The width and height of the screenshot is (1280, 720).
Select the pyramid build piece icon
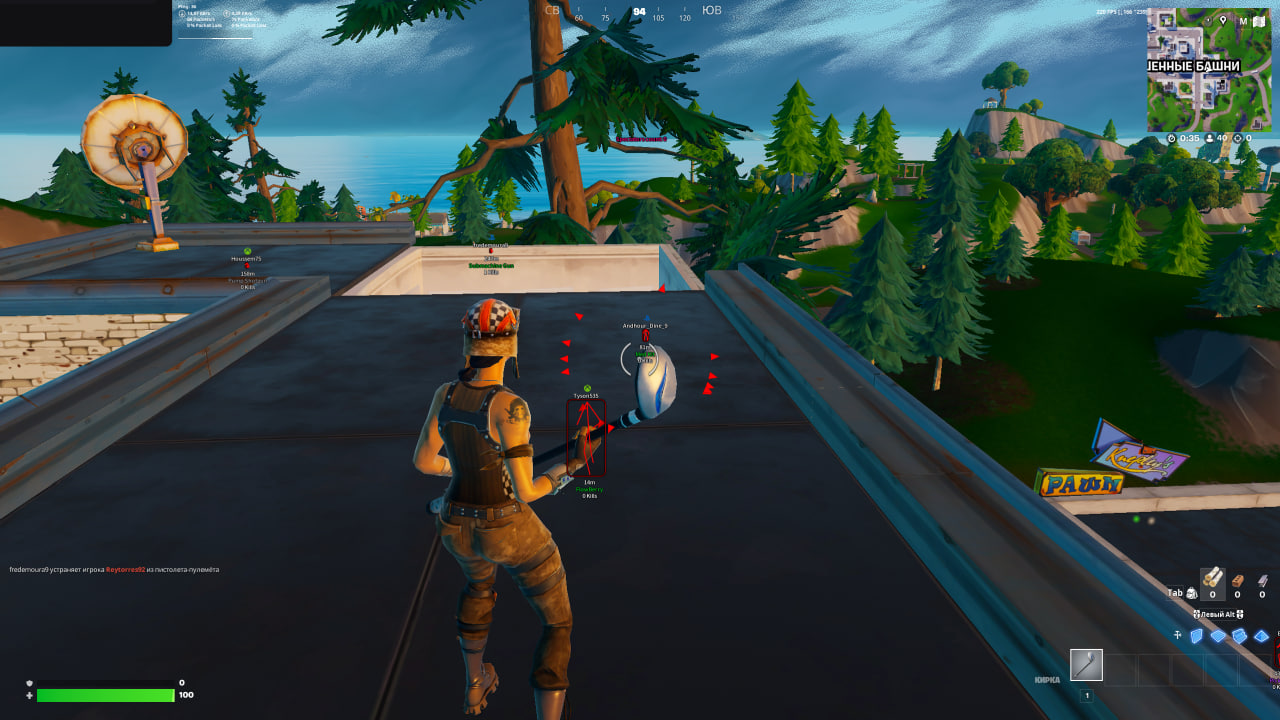coord(1262,636)
